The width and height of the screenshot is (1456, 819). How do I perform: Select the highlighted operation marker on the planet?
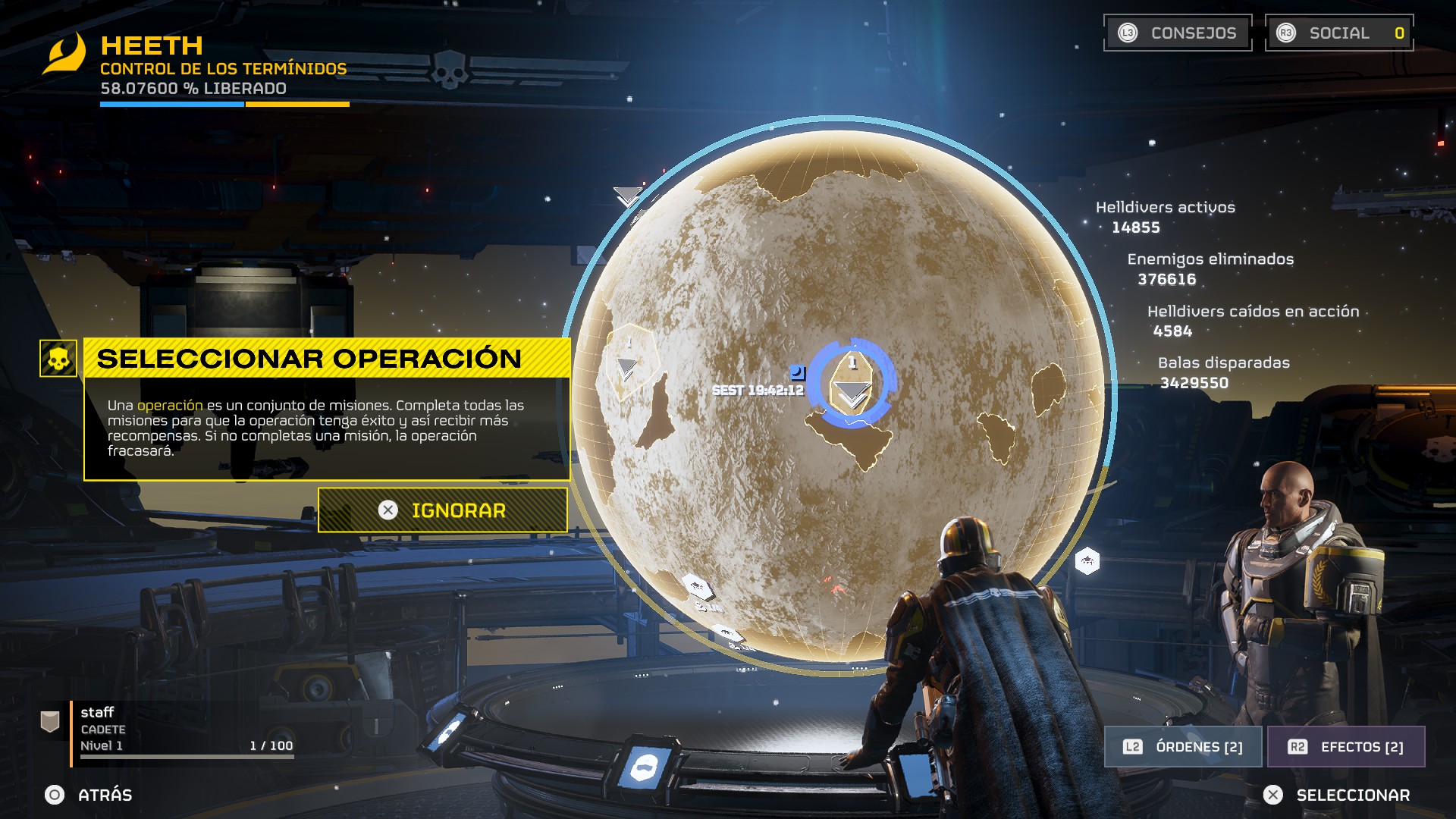coord(852,384)
